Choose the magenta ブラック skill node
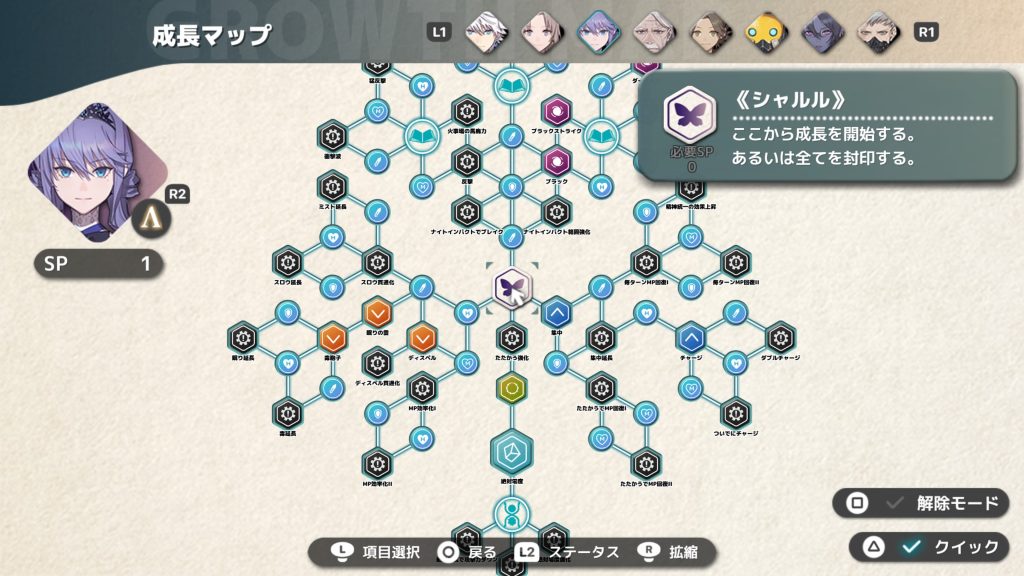1024x576 pixels. 556,160
